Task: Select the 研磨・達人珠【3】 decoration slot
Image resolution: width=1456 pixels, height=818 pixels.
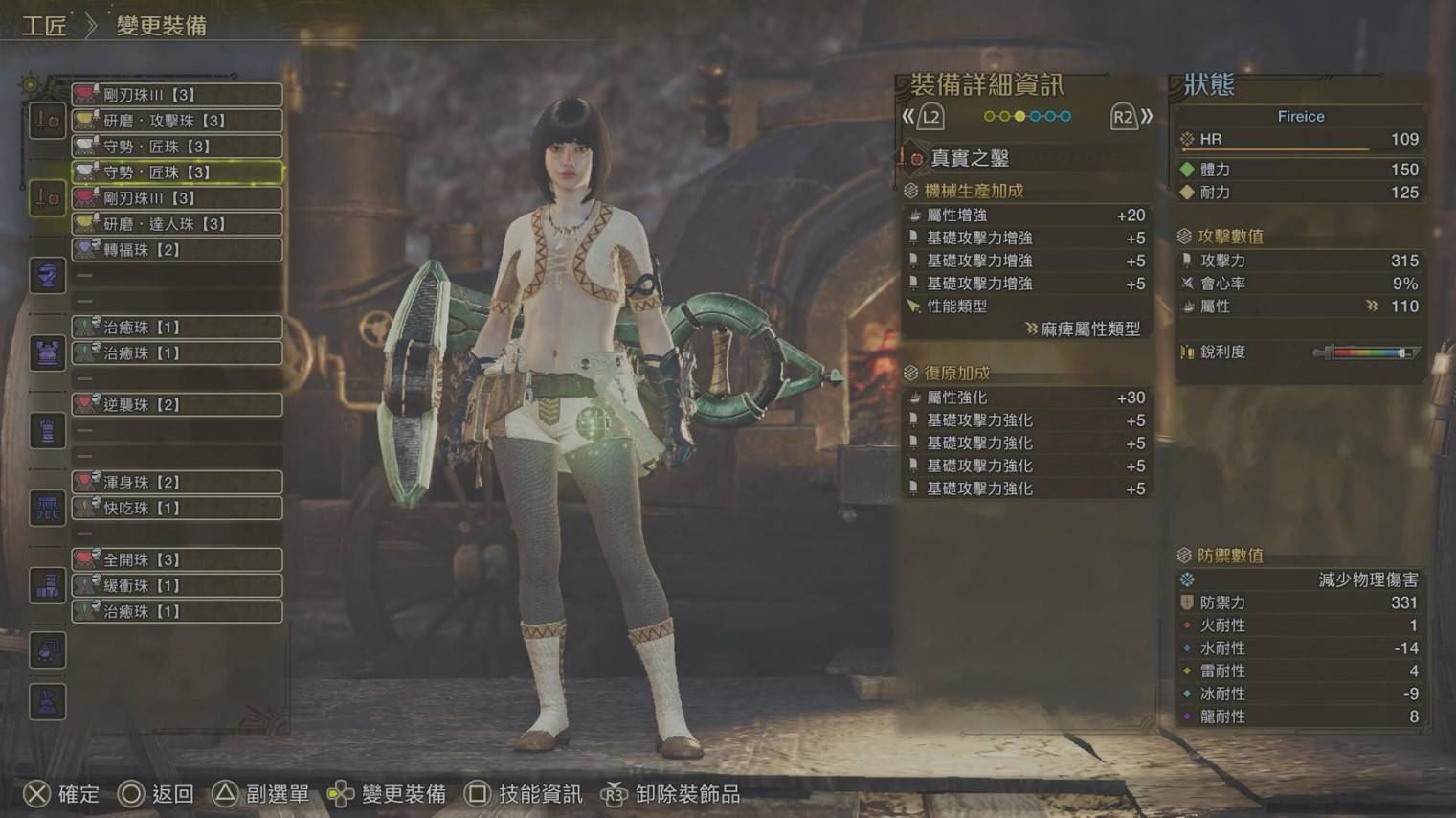Action: pos(177,224)
